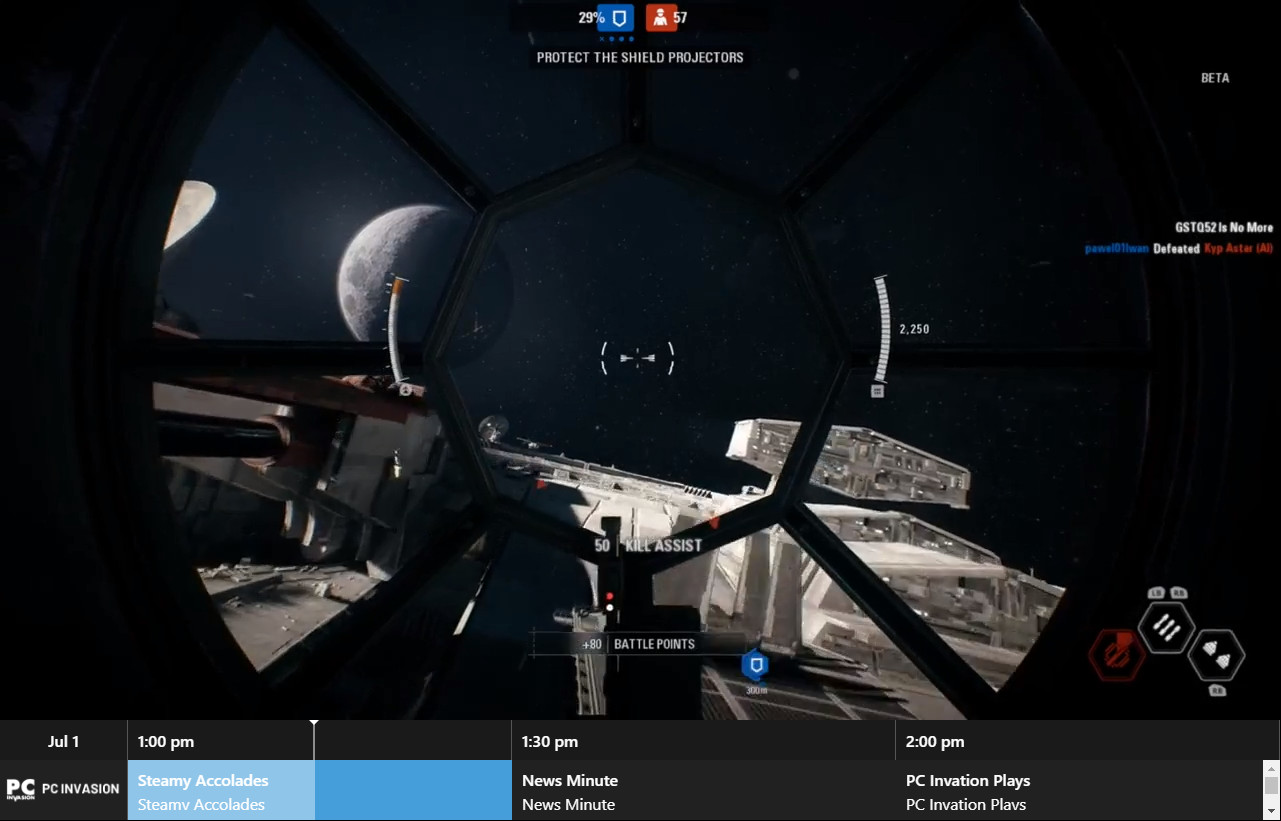
Task: Select the Steamy Accolades program entry
Action: 203,780
